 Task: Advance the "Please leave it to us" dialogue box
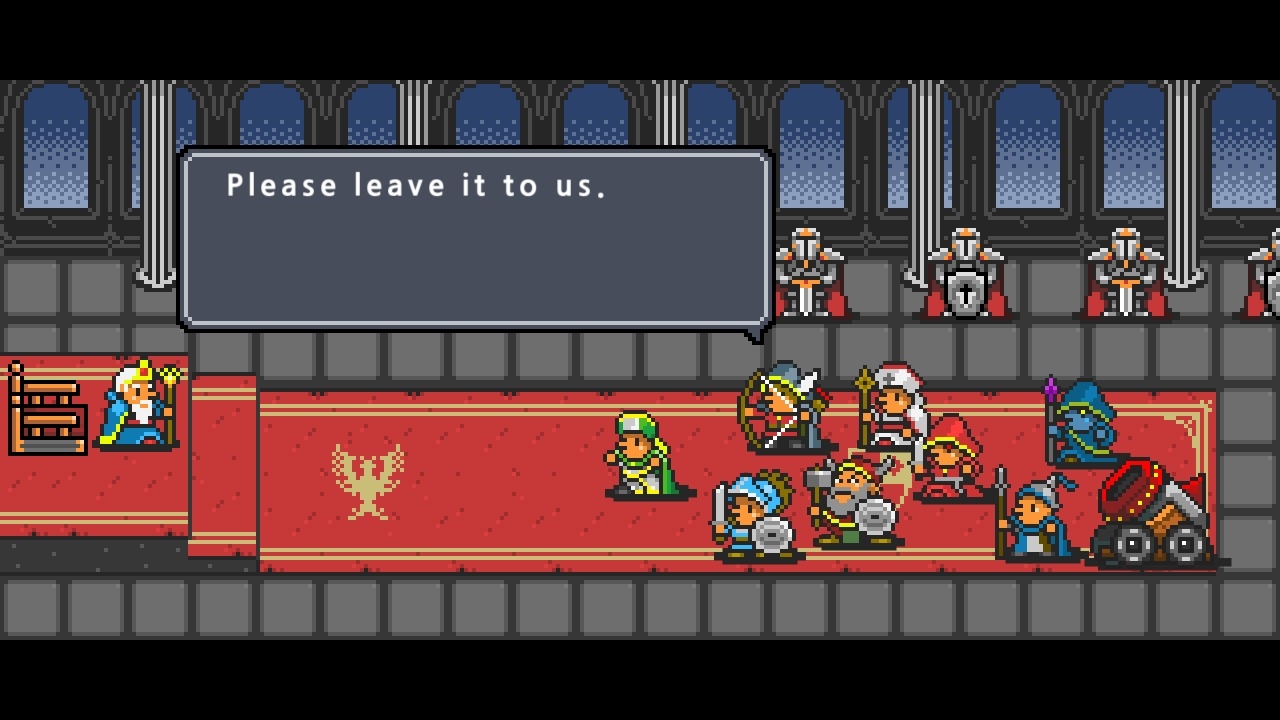[x=475, y=240]
